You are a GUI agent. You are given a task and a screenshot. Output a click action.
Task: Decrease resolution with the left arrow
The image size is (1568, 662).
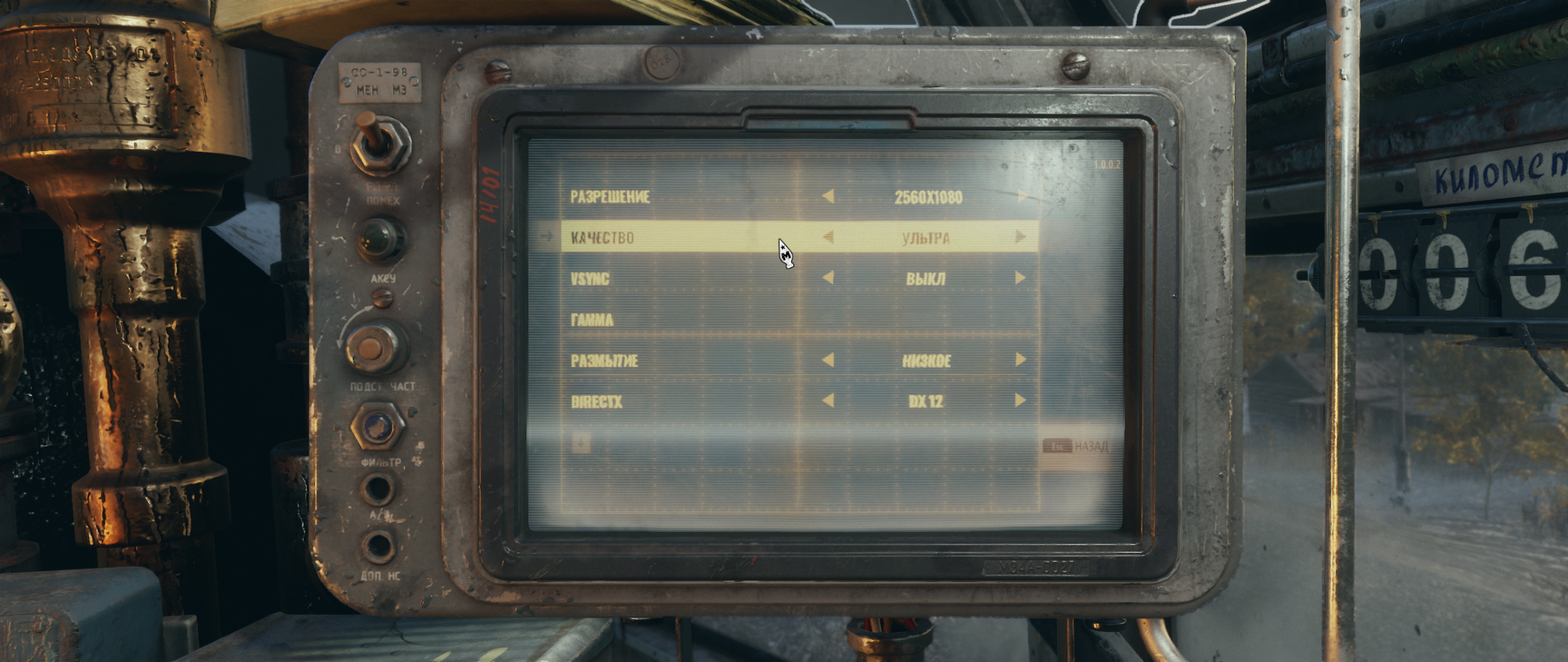828,196
